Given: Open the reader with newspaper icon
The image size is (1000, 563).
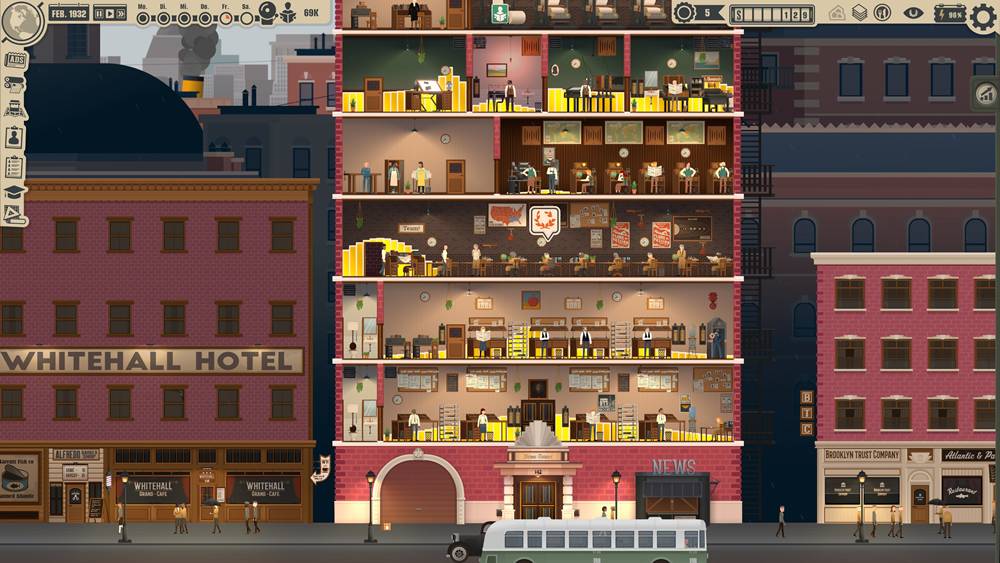Looking at the screenshot, I should pyautogui.click(x=288, y=13).
